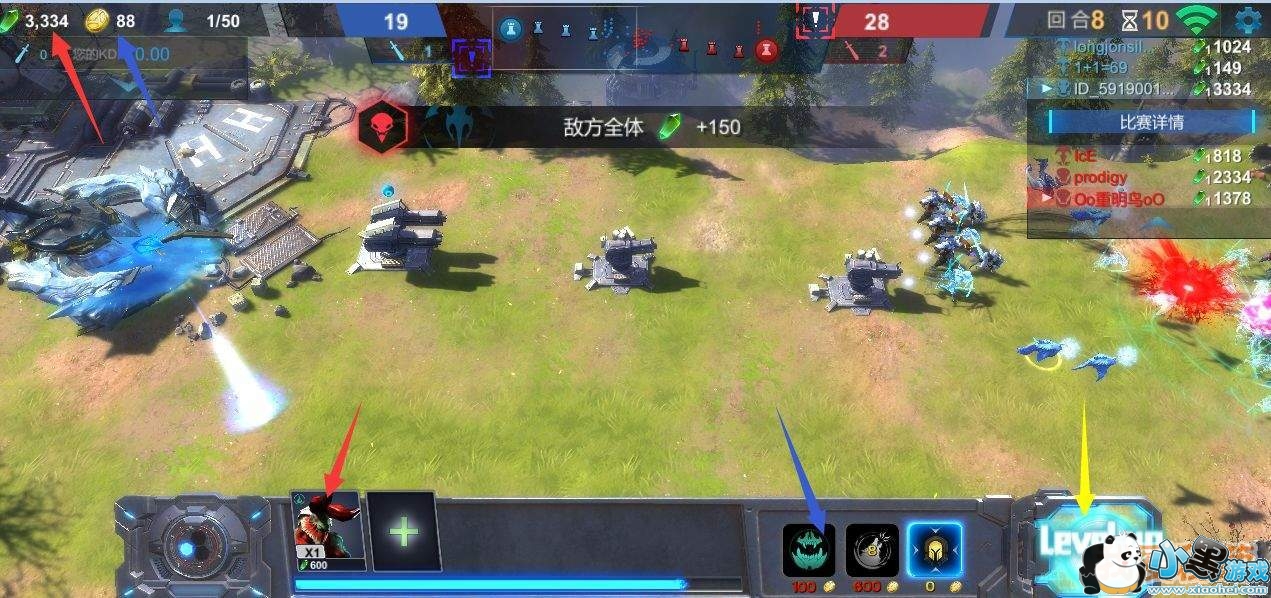Screen dimensions: 1271x598
Task: Add a unit with the plus slot
Action: tap(404, 531)
